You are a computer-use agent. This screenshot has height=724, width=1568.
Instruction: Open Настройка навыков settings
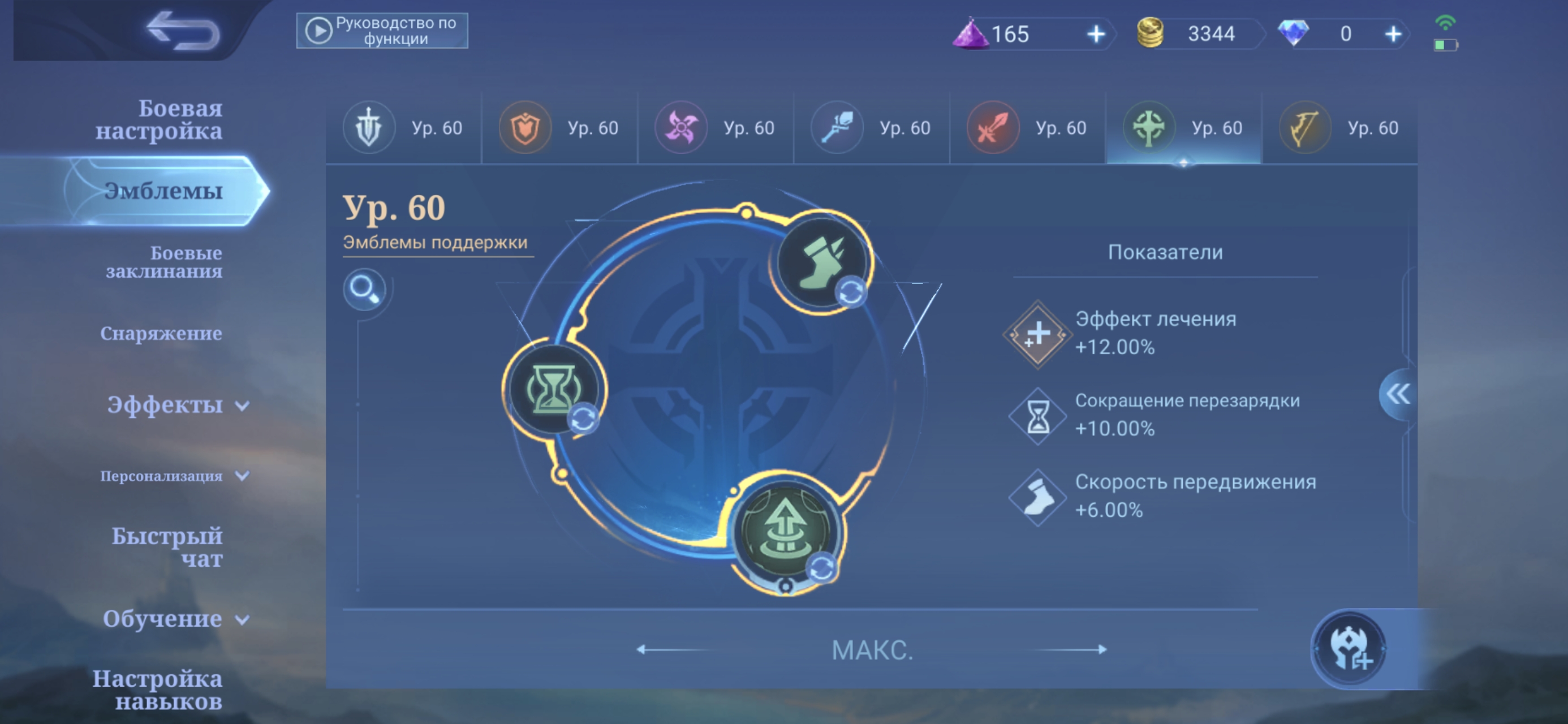(x=157, y=689)
